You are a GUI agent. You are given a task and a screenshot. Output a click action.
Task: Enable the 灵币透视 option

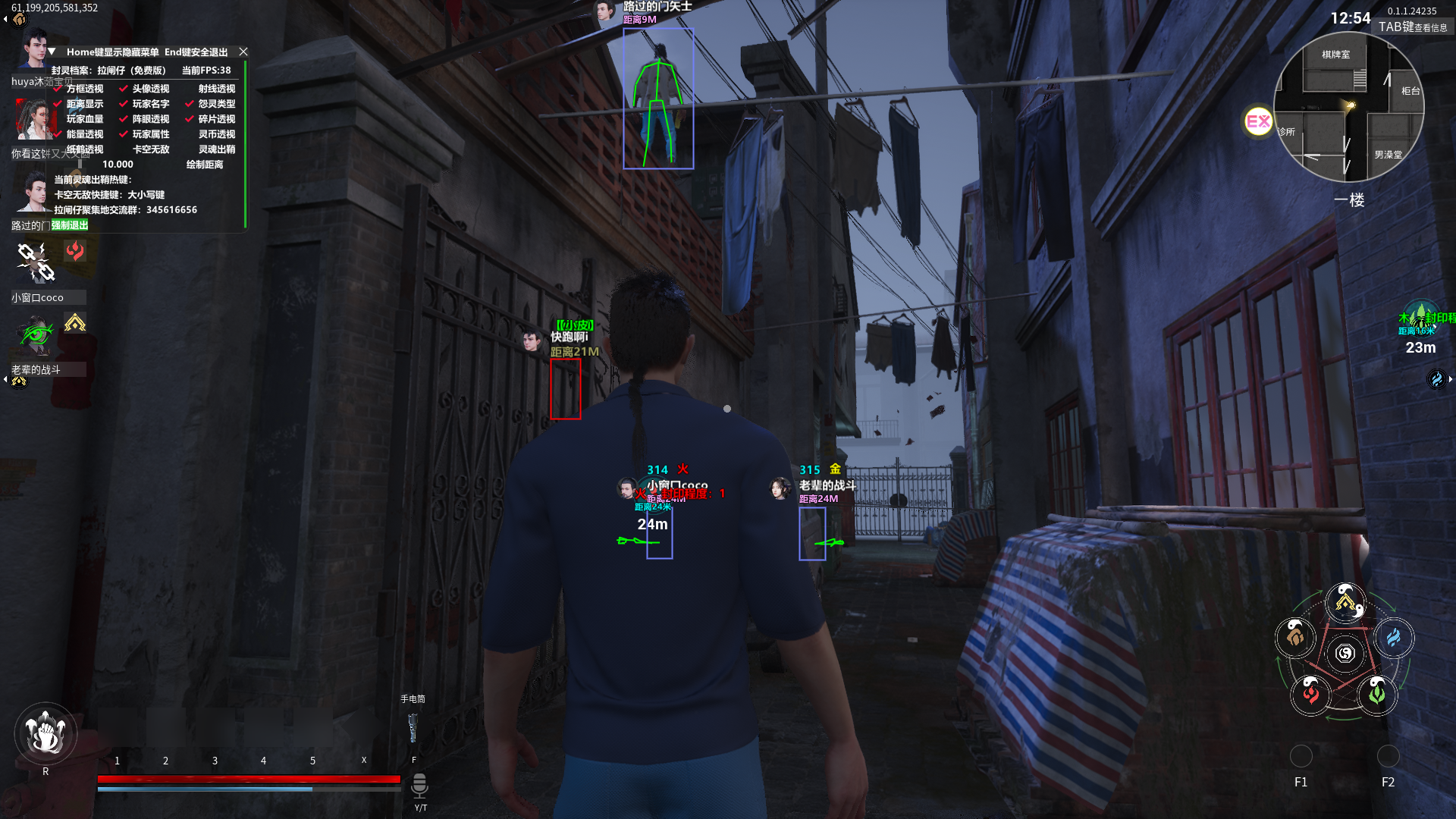pyautogui.click(x=216, y=134)
